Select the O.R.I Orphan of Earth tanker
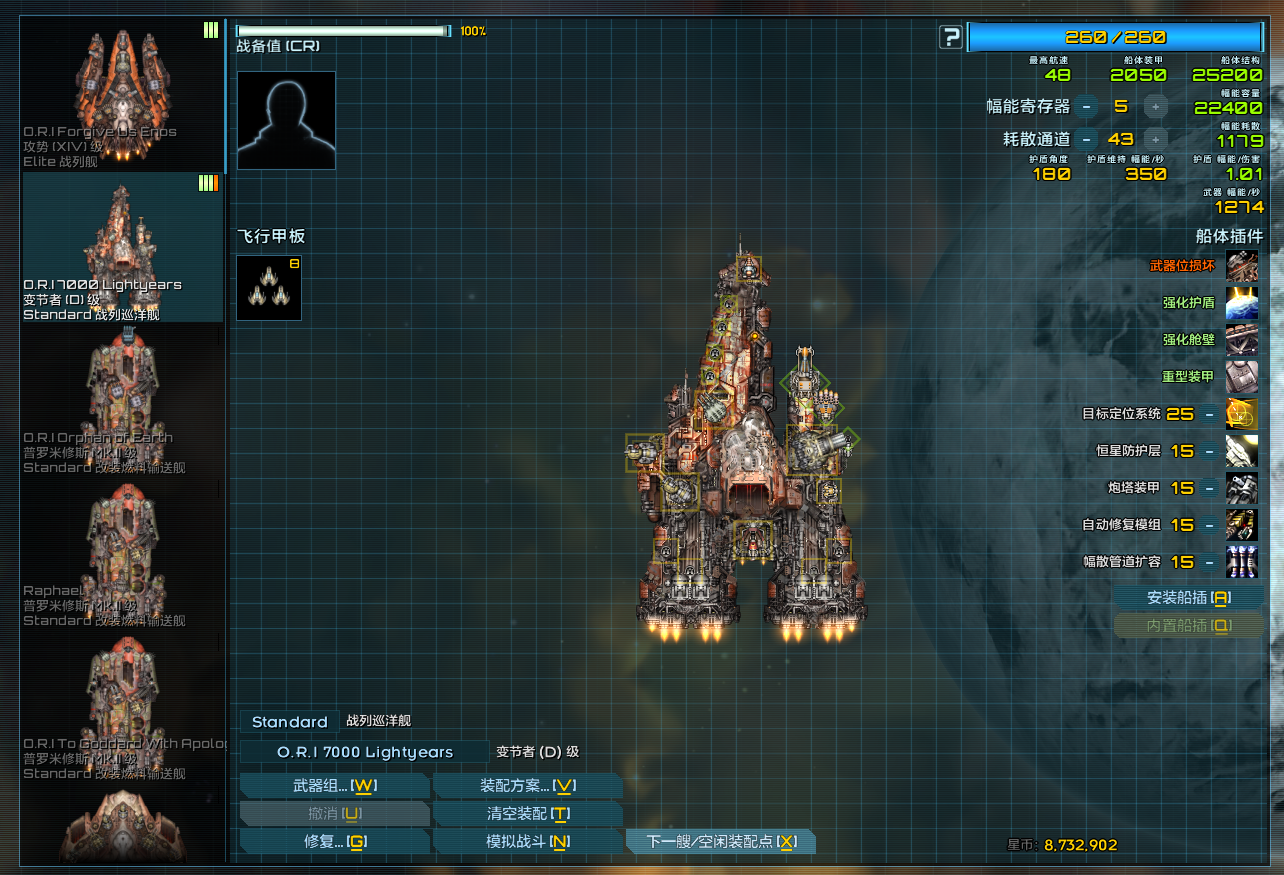1284x875 pixels. tap(123, 400)
